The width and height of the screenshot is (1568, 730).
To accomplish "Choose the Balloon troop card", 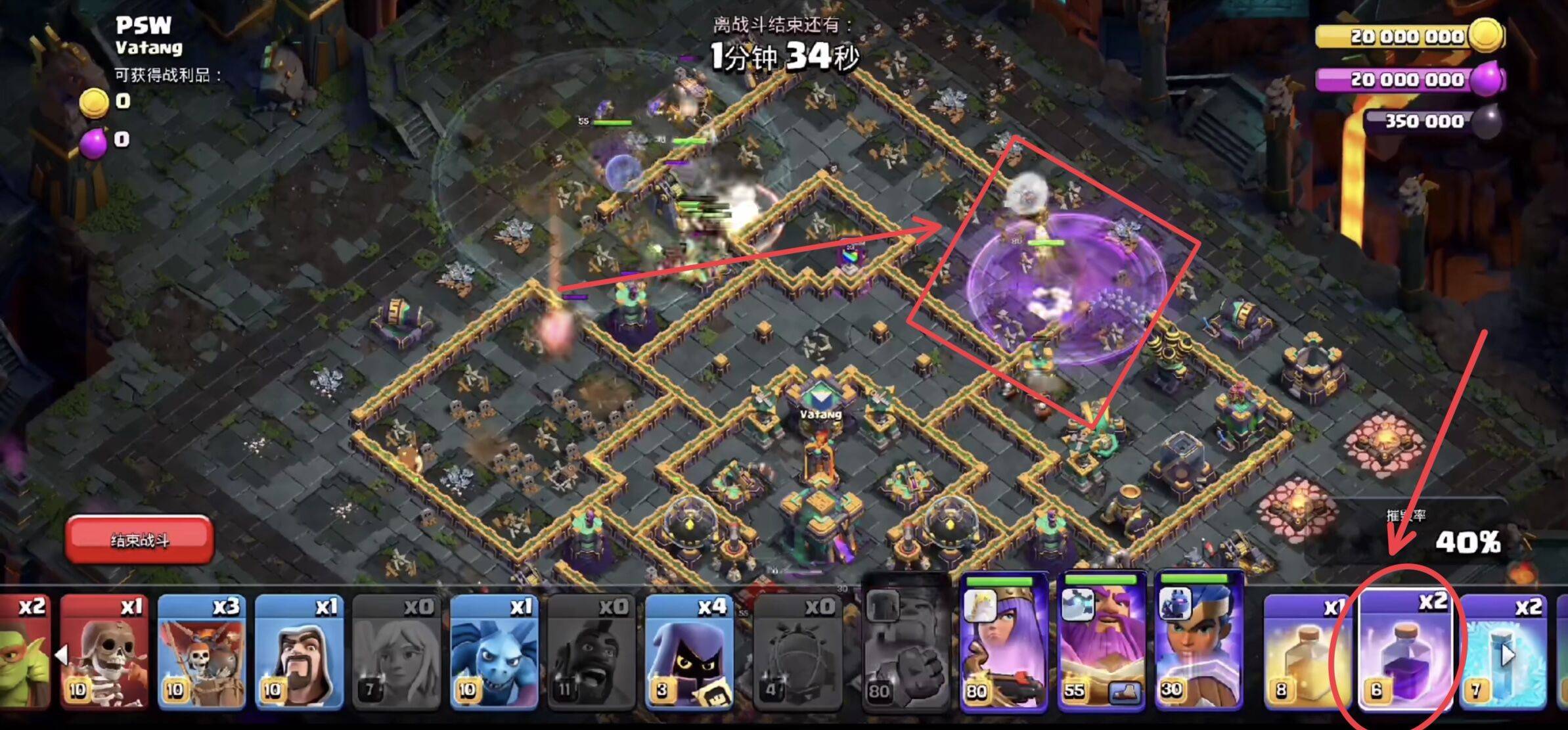I will [x=201, y=652].
